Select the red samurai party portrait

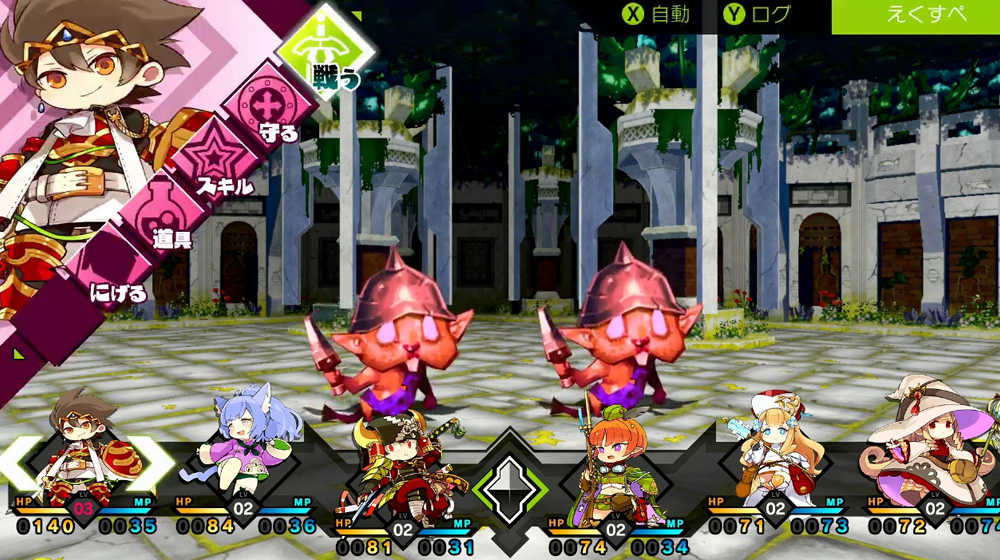(x=400, y=465)
